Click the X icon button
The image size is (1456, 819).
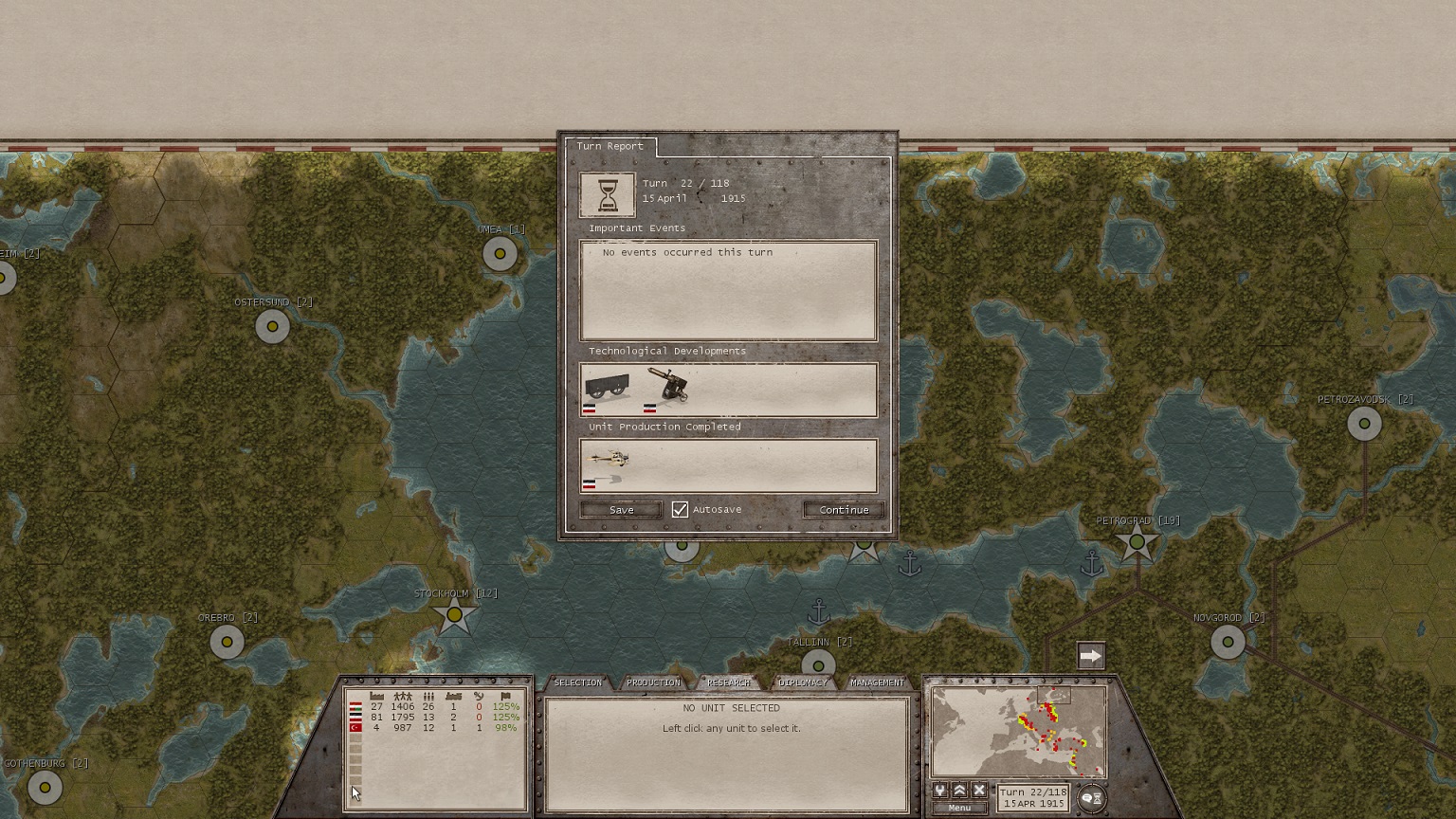(x=979, y=791)
